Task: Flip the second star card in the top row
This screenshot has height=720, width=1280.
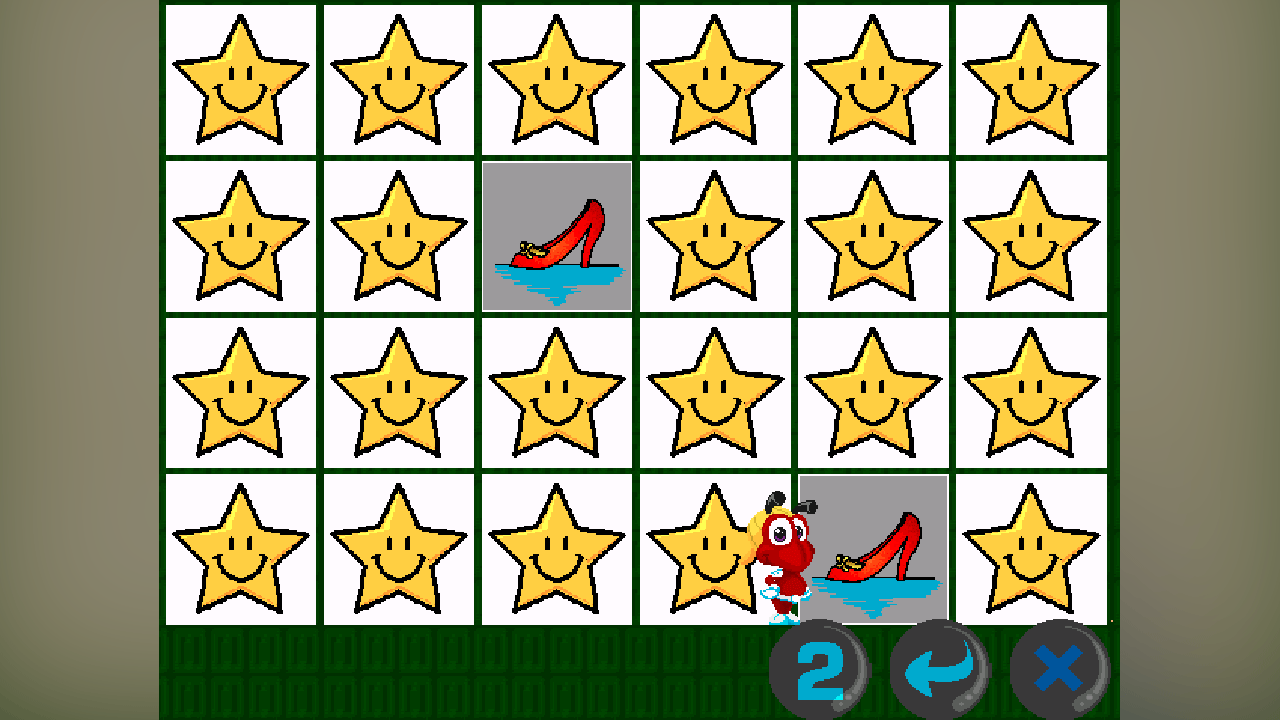Action: [398, 80]
